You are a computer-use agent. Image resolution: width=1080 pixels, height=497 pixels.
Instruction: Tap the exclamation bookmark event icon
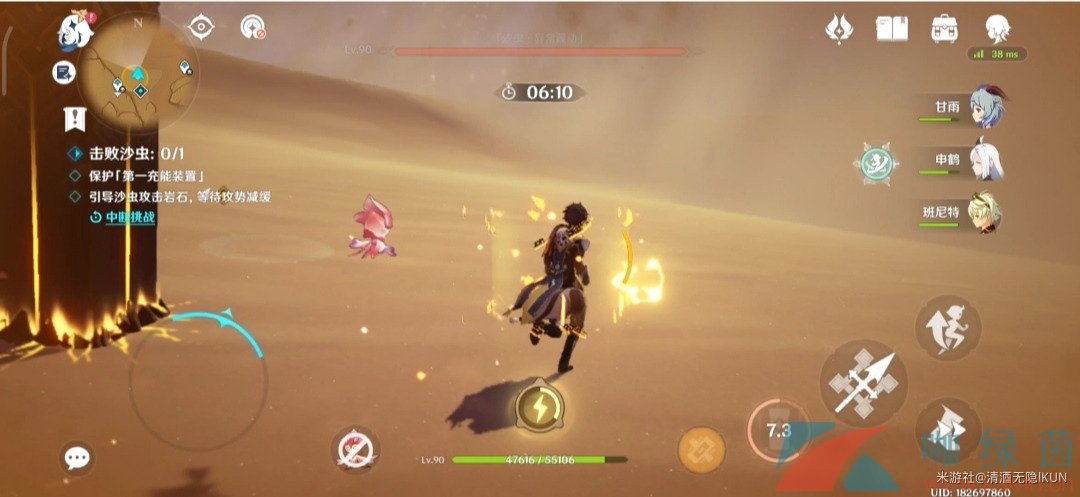click(74, 119)
